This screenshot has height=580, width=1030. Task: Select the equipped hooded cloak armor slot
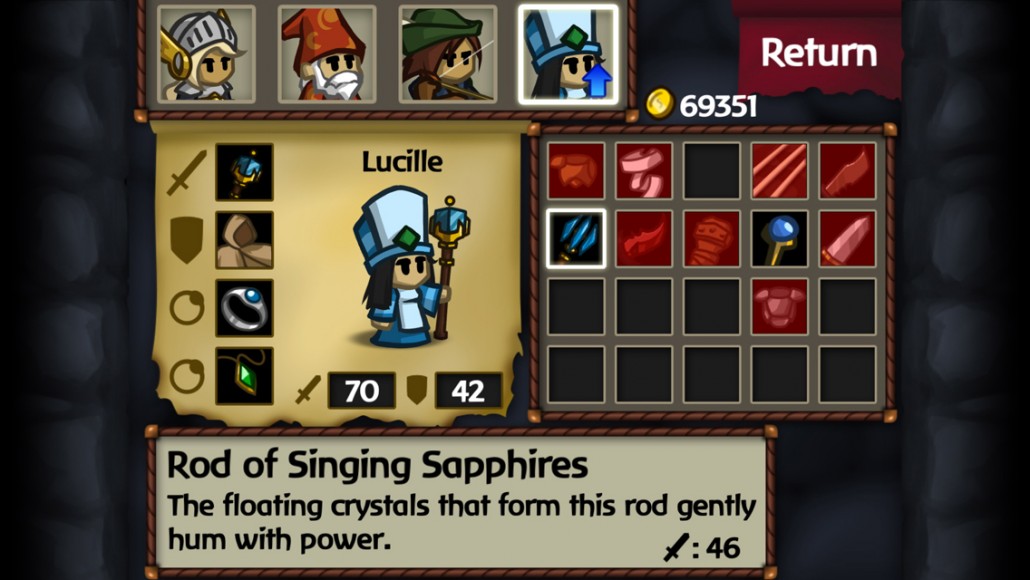244,240
